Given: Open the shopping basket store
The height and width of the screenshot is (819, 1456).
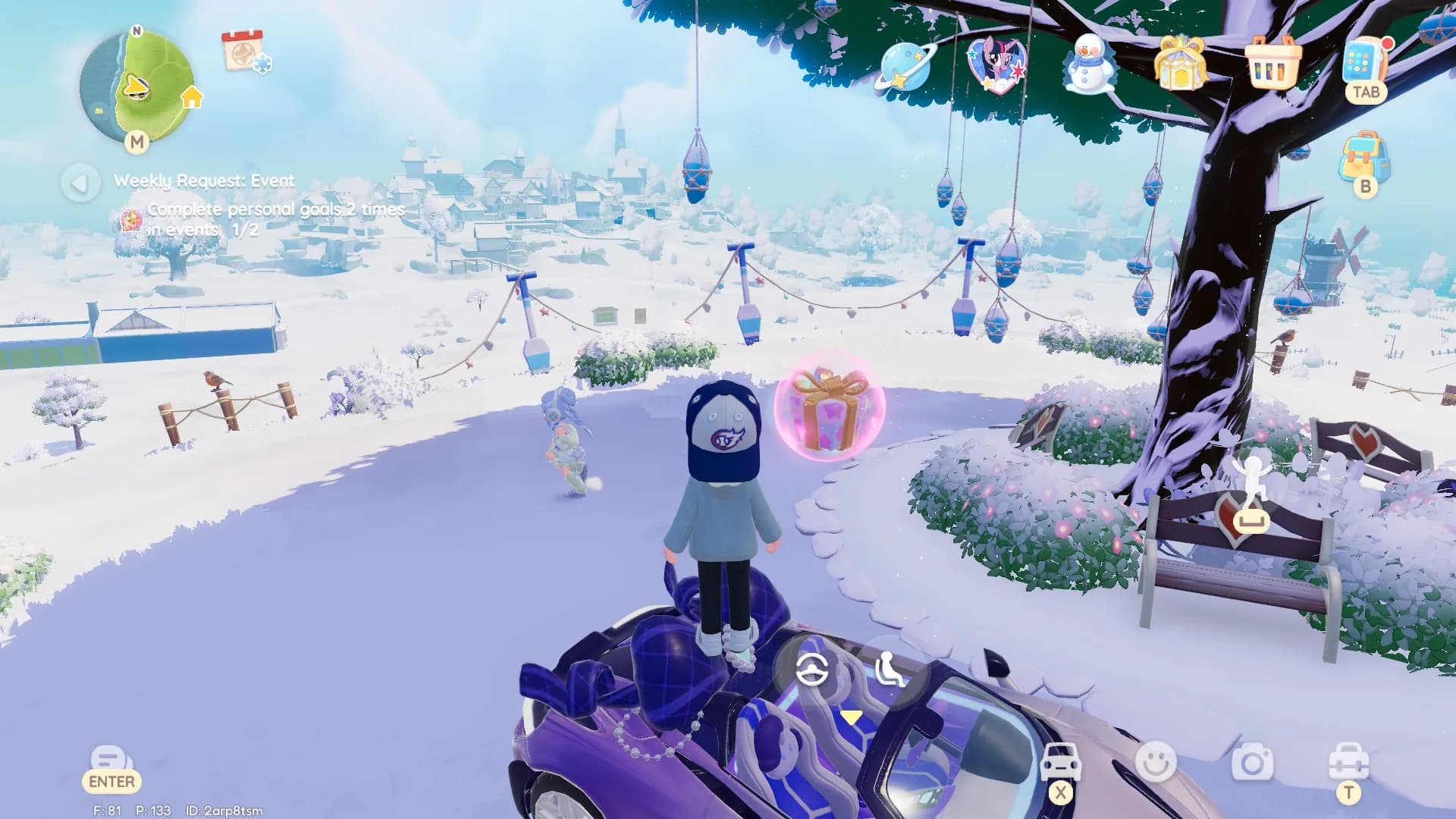Looking at the screenshot, I should pyautogui.click(x=1272, y=64).
